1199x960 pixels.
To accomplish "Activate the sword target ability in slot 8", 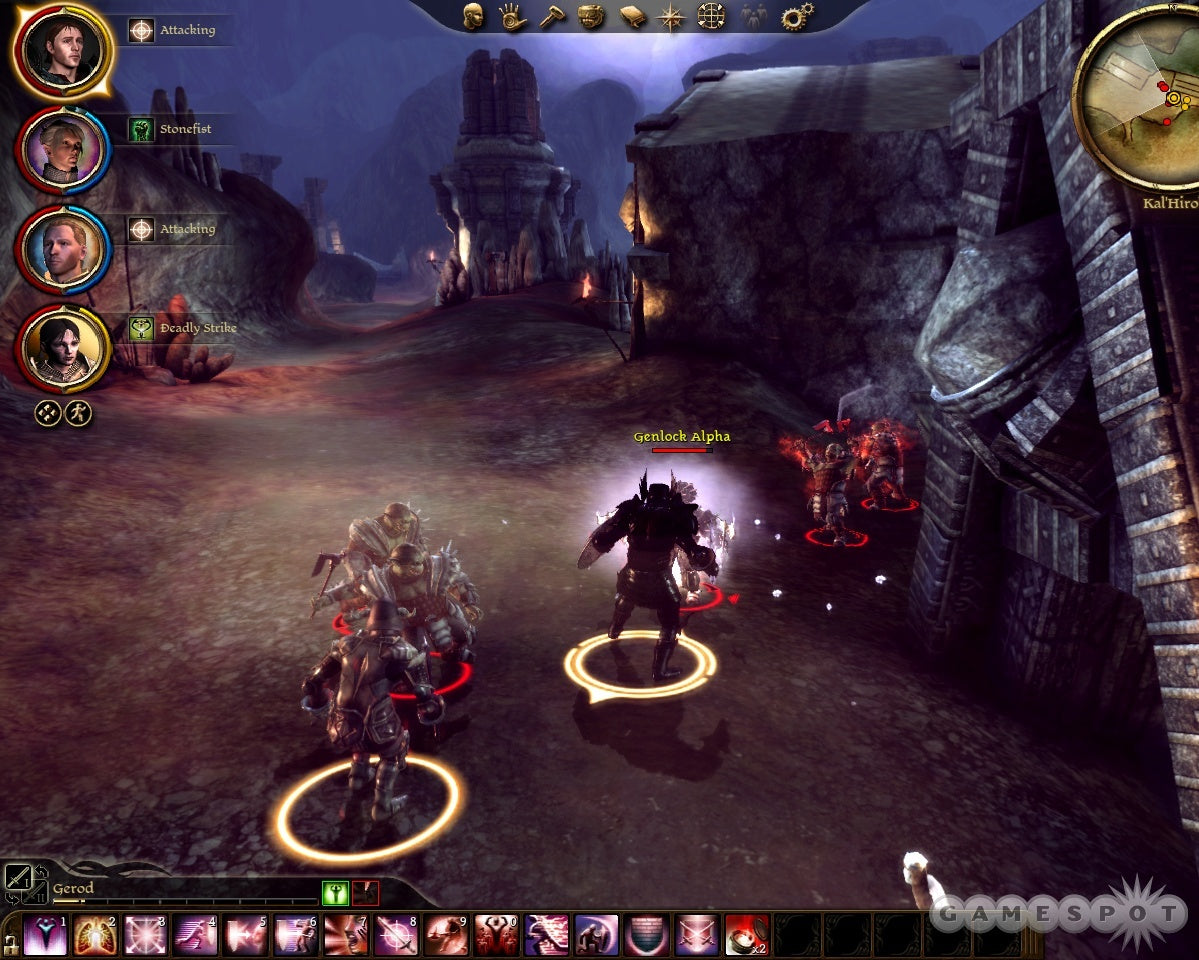I will (396, 935).
